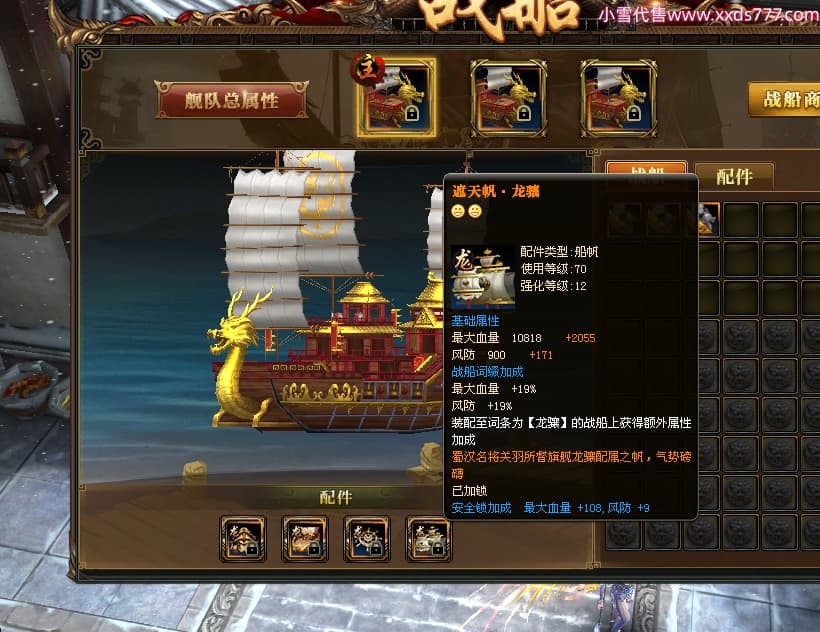Click the inventory item beside the tooltip's edge

(x=708, y=218)
